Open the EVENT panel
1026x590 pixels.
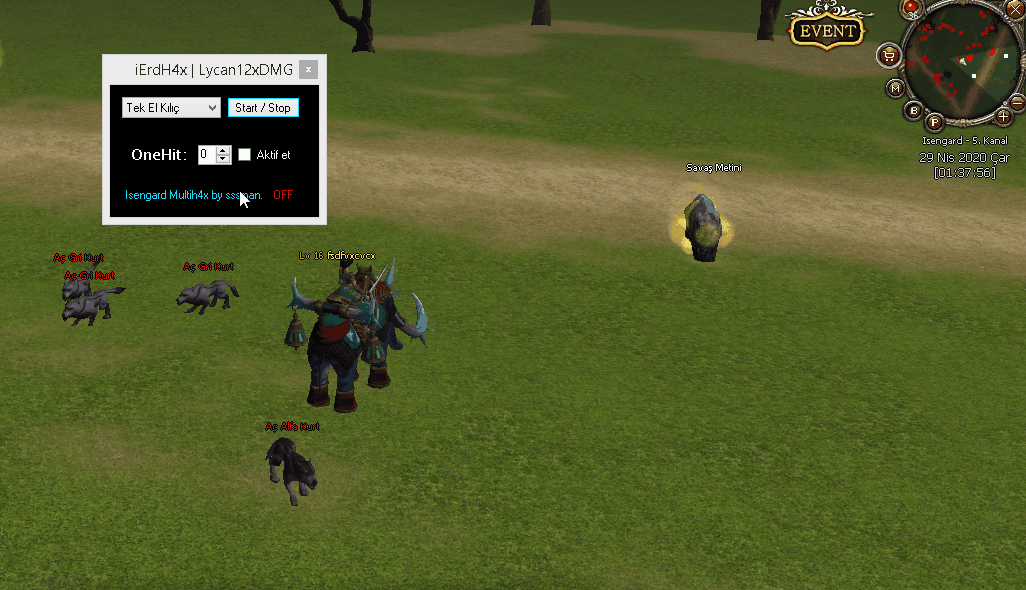tap(828, 30)
